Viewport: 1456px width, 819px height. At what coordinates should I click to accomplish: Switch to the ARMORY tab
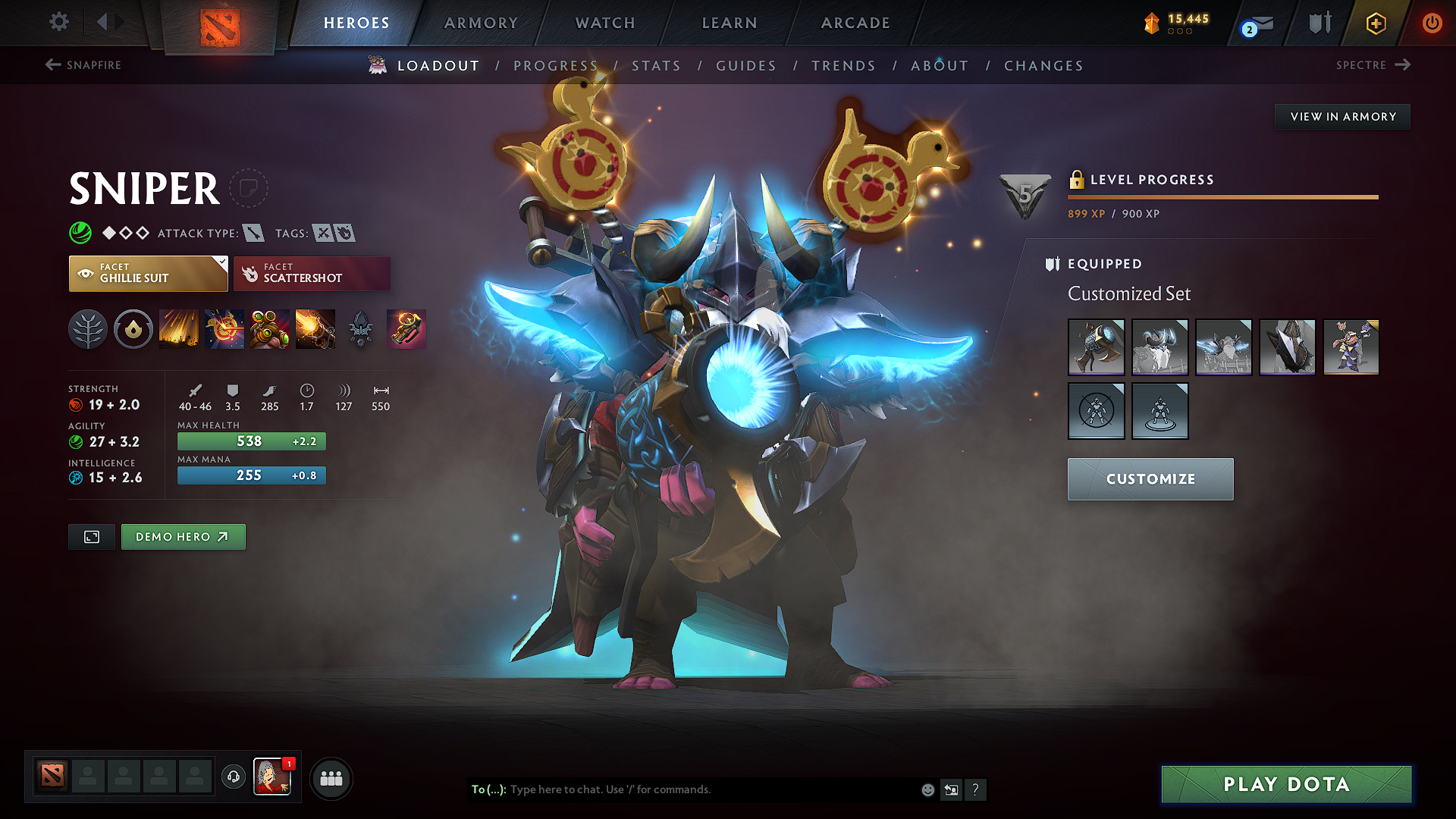[481, 23]
